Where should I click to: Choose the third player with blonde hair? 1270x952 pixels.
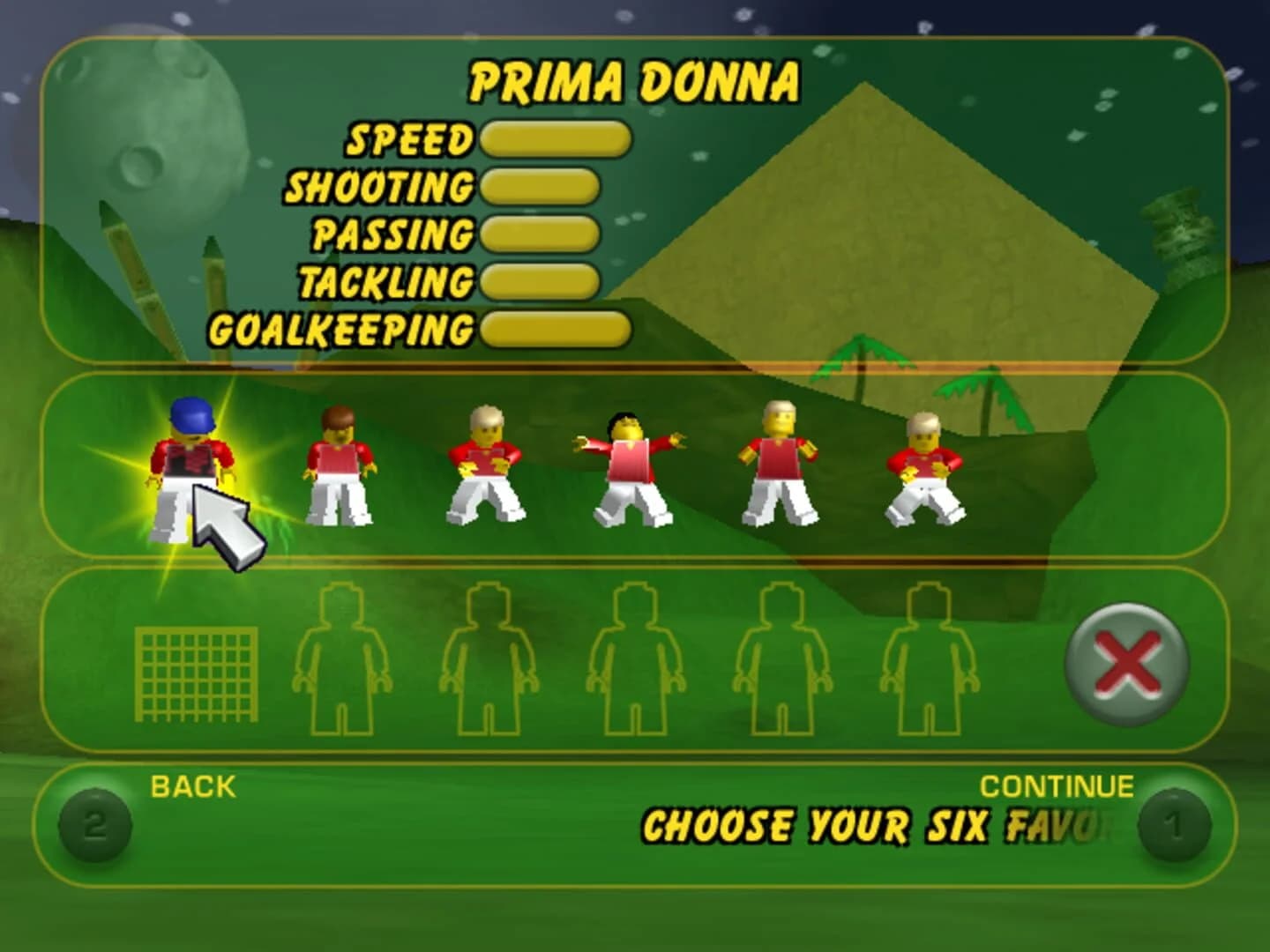coord(483,467)
